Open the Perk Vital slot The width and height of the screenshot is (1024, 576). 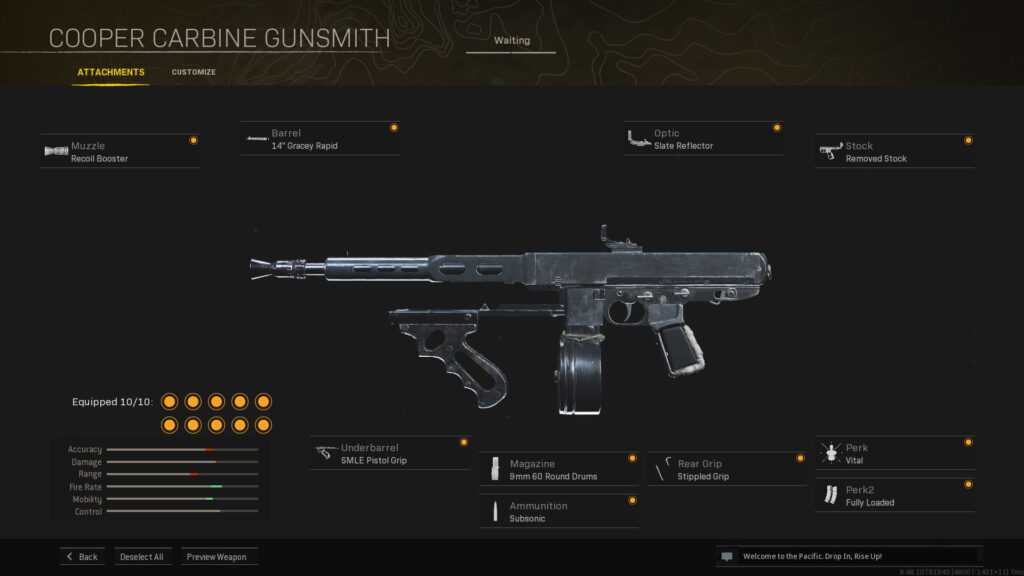(895, 454)
